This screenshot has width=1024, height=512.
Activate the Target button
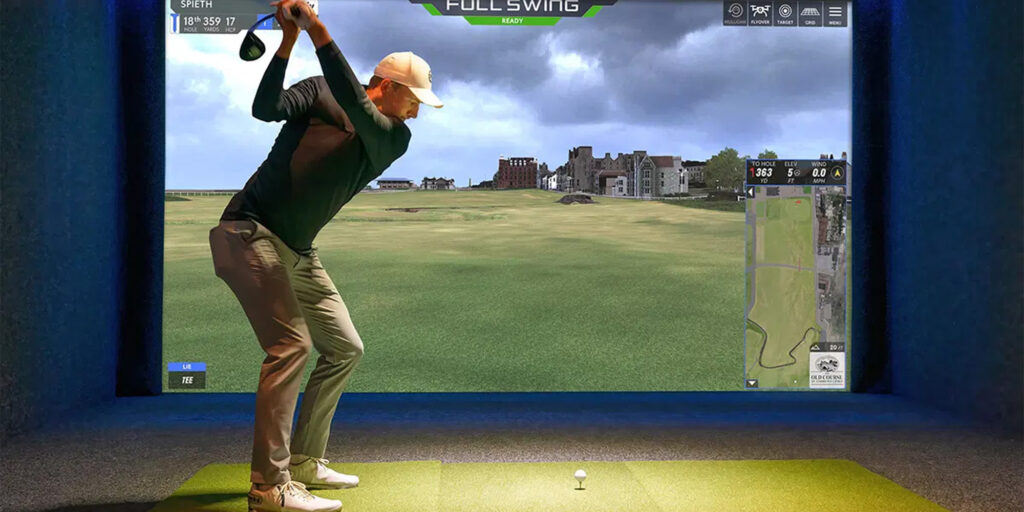click(785, 14)
